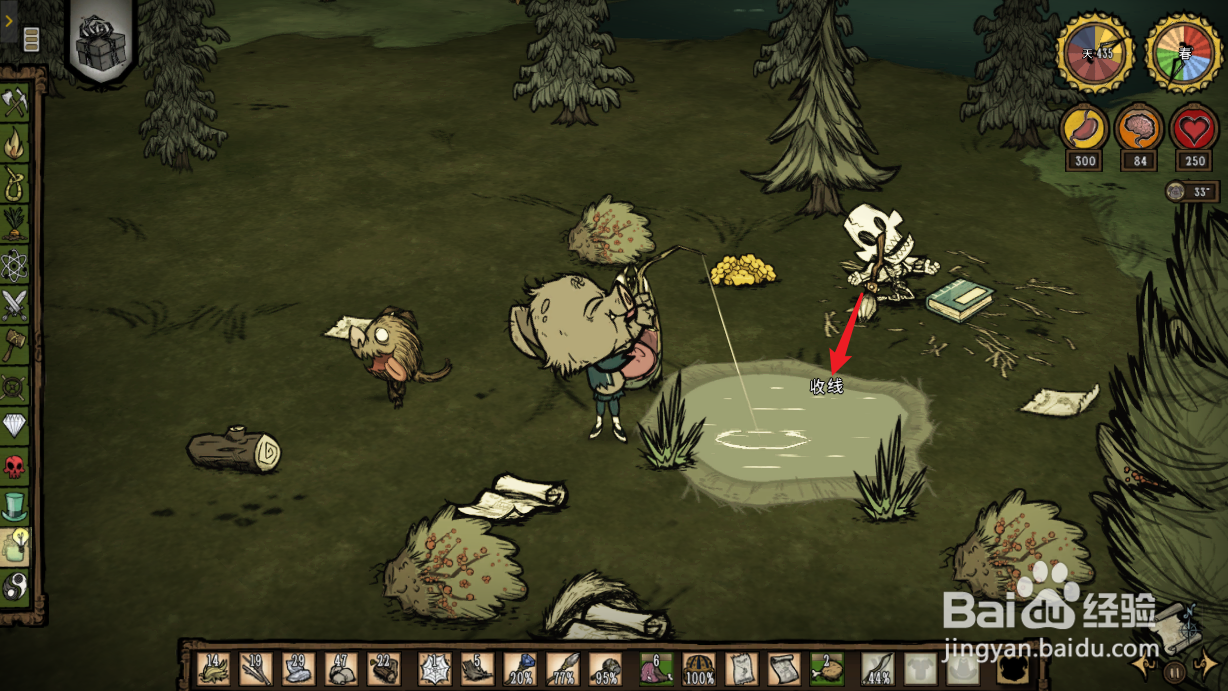Open the Fire crafting tab
The image size is (1228, 691).
[16, 145]
